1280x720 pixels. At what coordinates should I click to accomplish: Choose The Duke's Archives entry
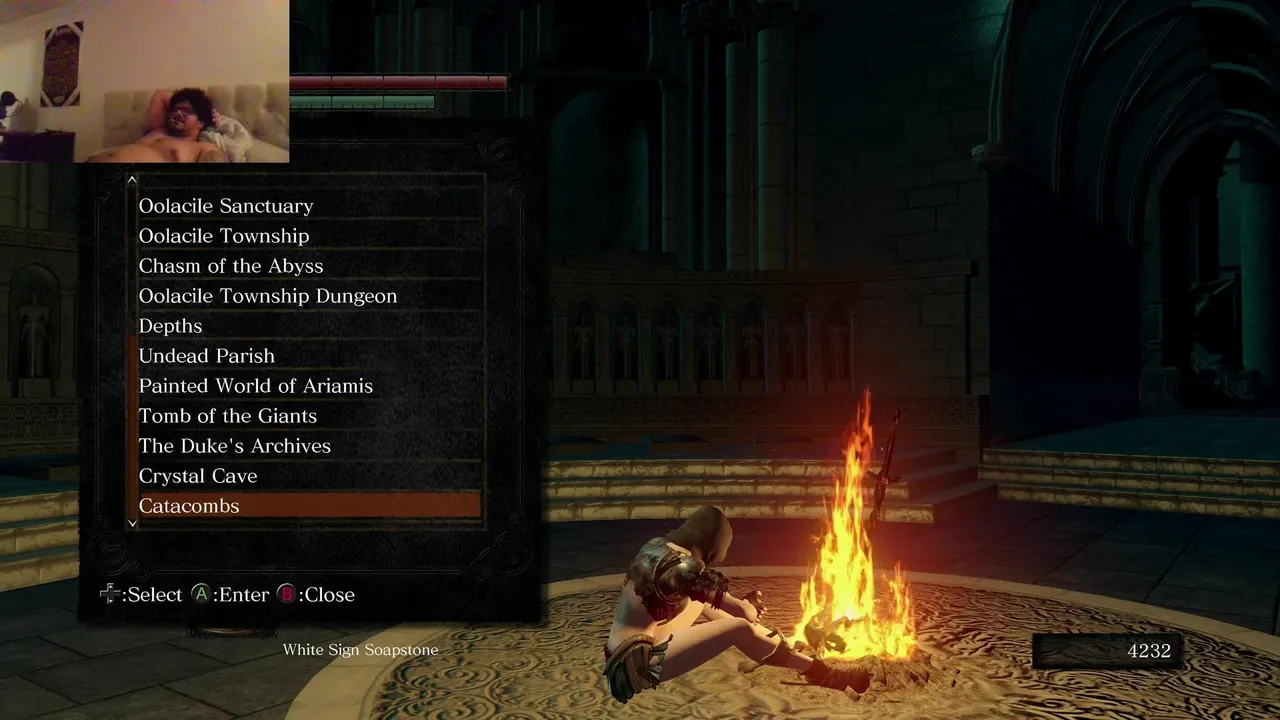[x=235, y=446]
